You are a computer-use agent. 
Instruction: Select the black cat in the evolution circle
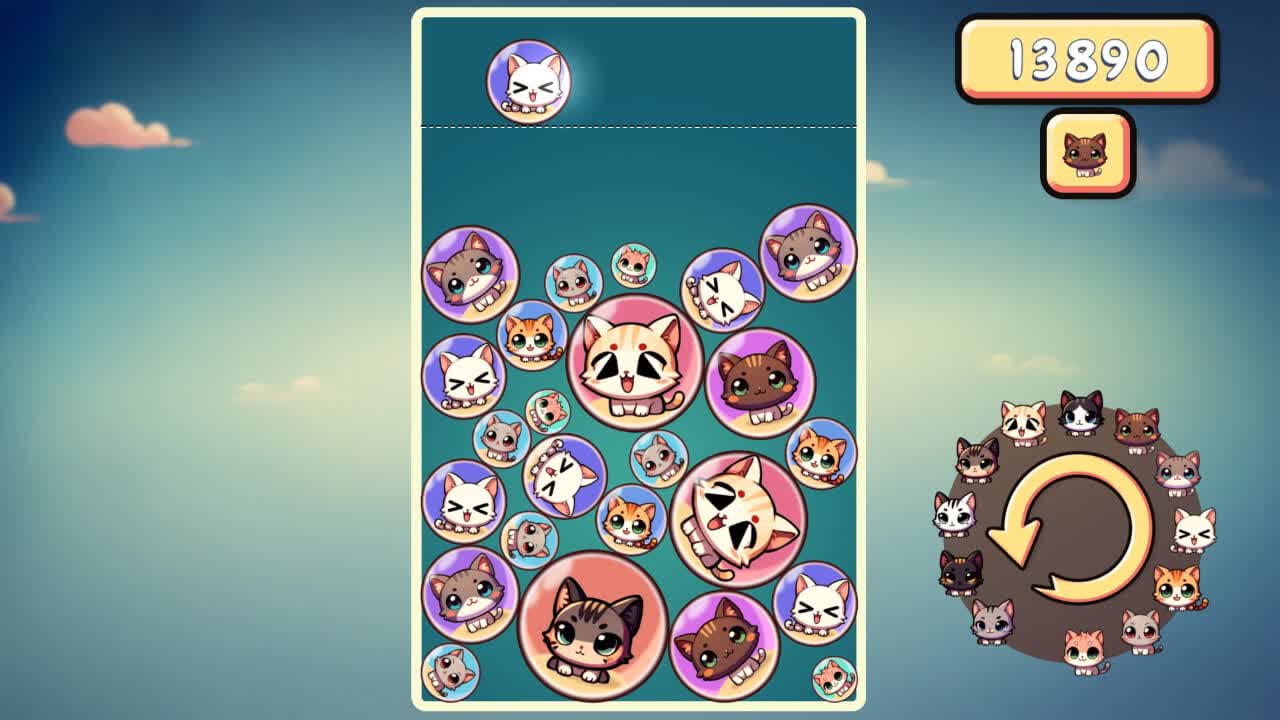958,575
